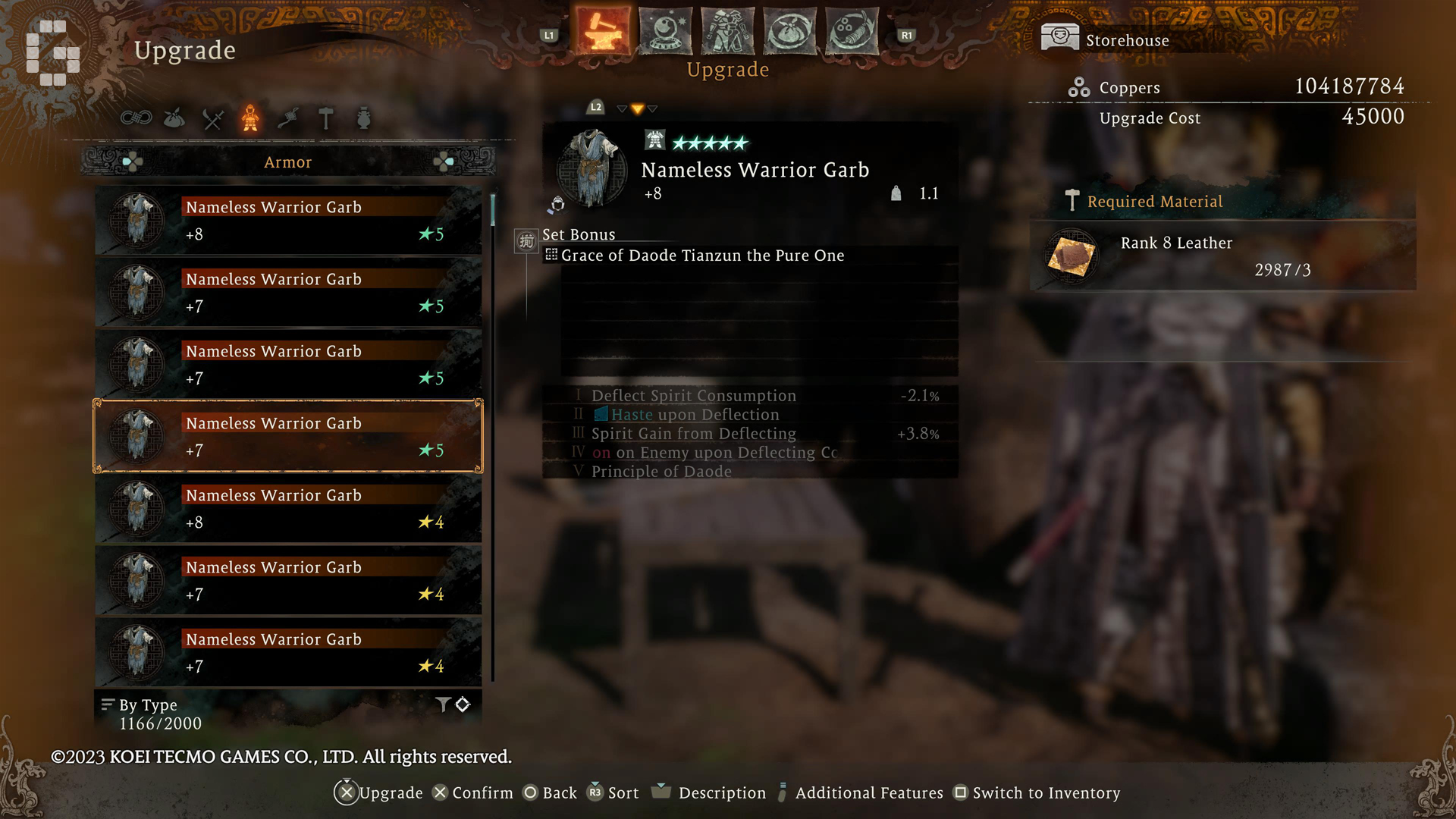Select the jar filter icon at row end
This screenshot has width=1456, height=819.
(x=364, y=119)
